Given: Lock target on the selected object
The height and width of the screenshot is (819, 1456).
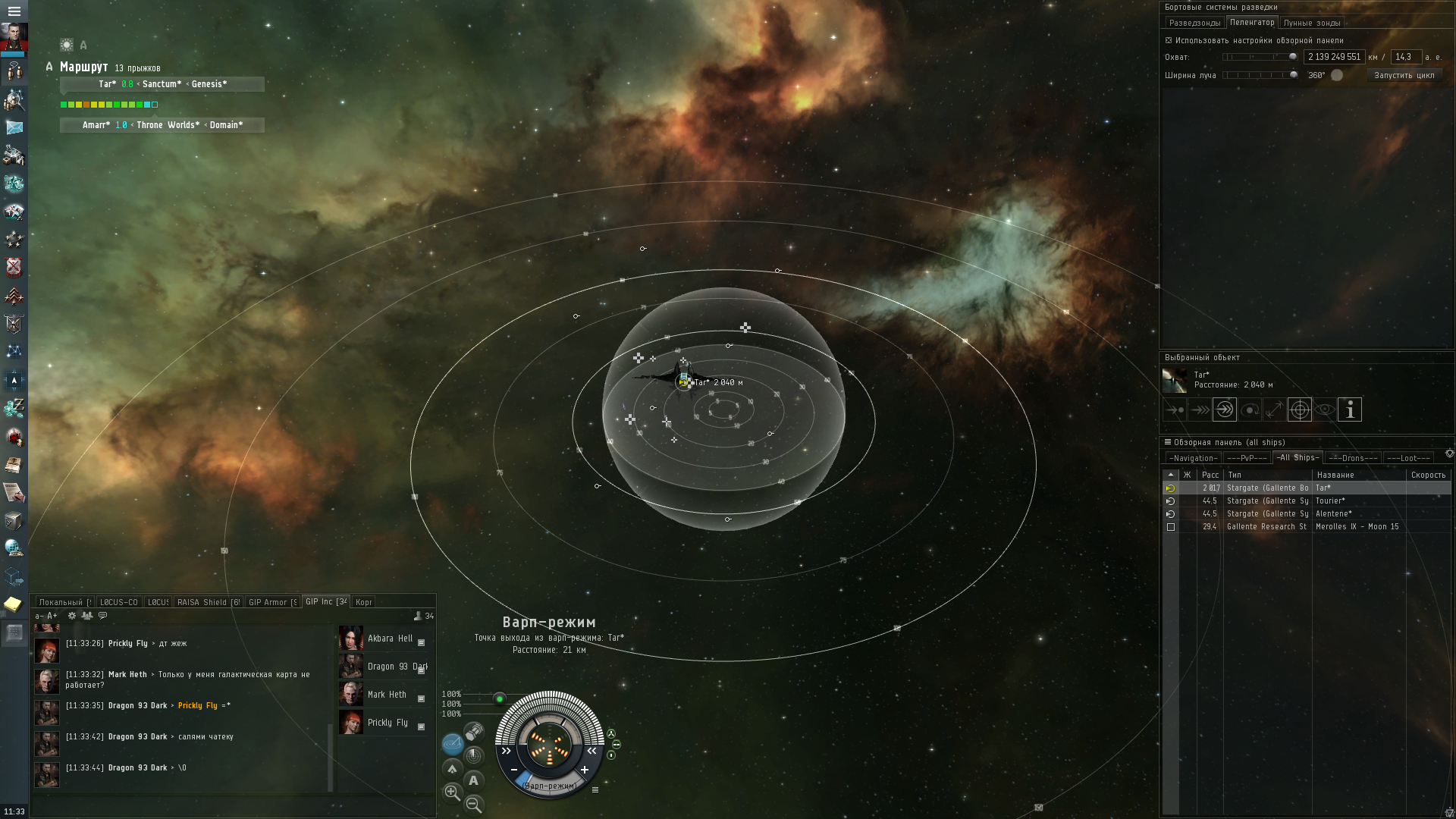Looking at the screenshot, I should 1300,409.
